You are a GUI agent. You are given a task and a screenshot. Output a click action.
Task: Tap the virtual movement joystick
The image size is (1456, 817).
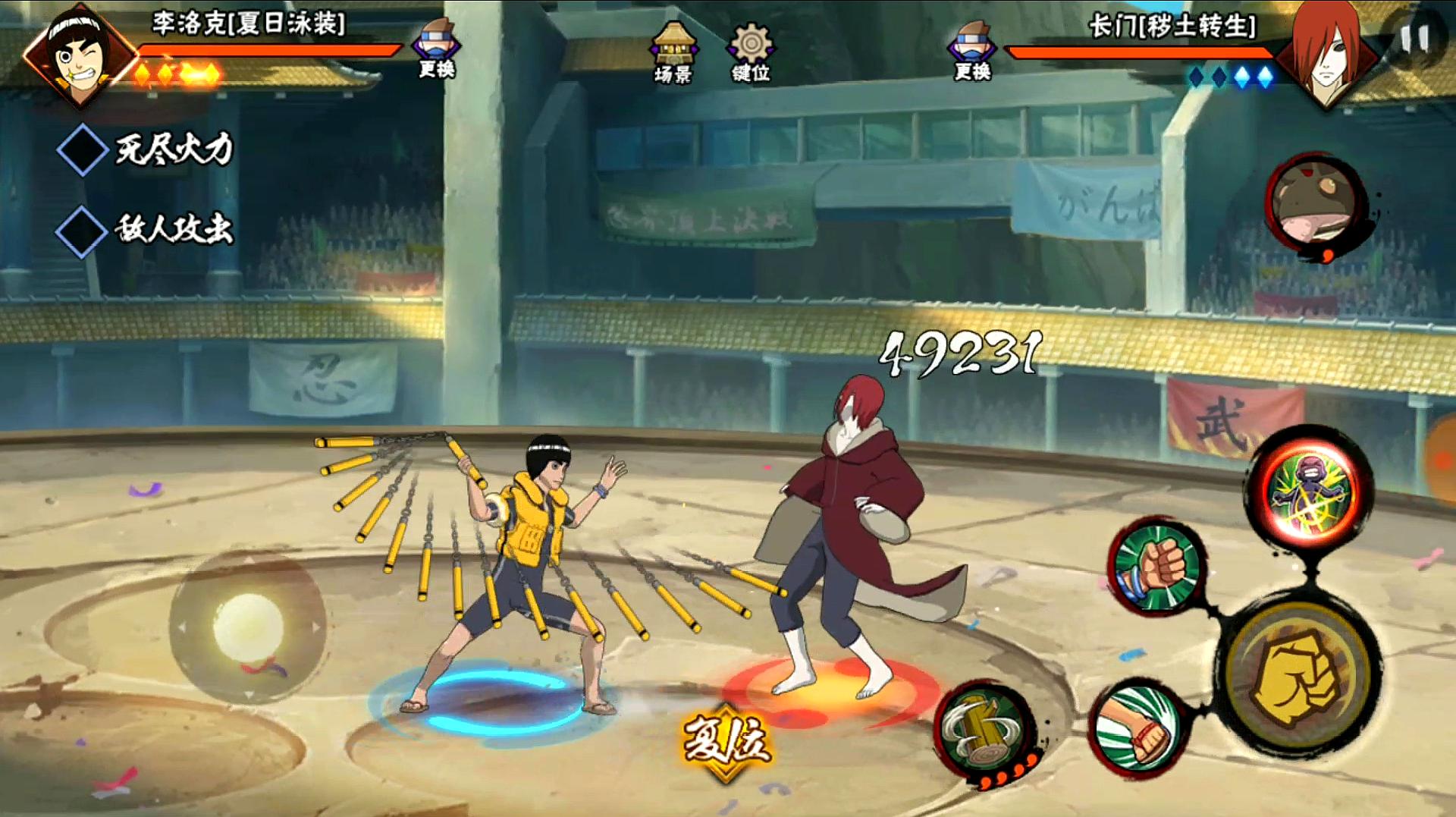(x=247, y=627)
